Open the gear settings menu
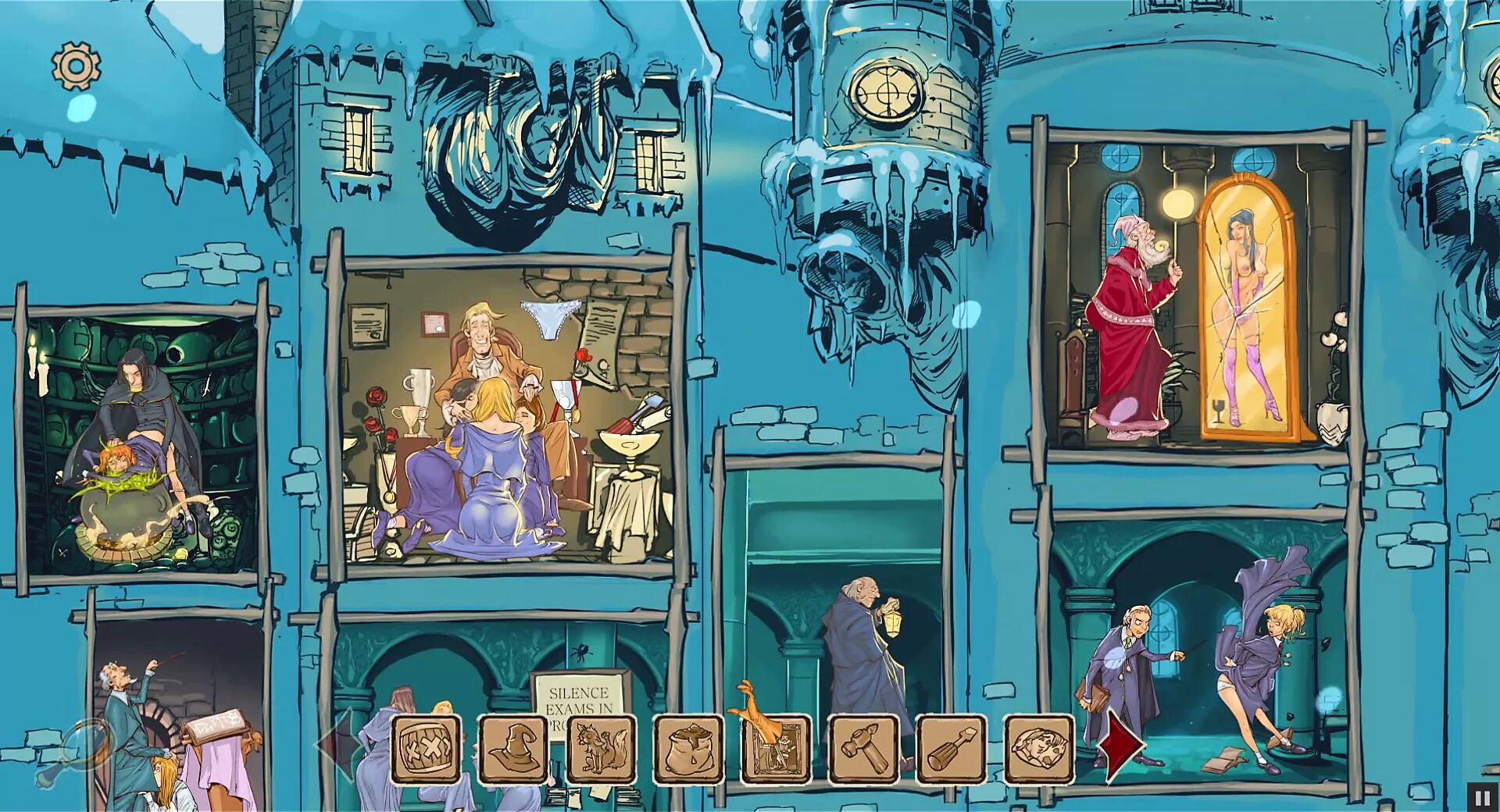Image resolution: width=1500 pixels, height=812 pixels. coord(76,66)
